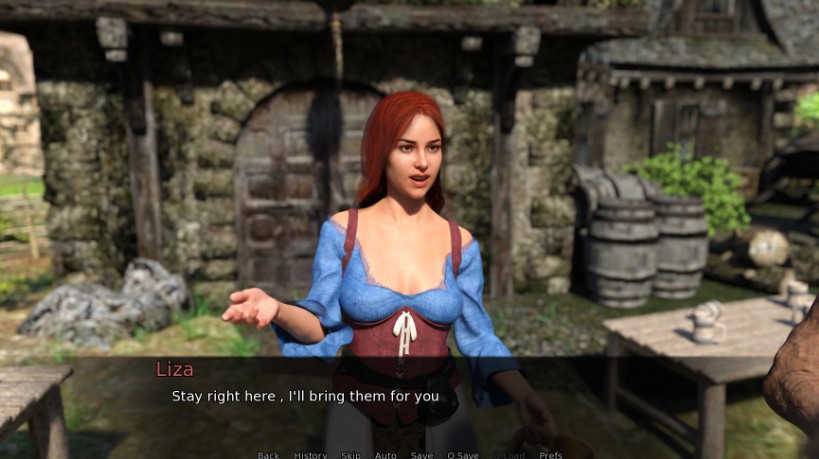Viewport: 819px width, 459px height.
Task: Turn on Auto advance
Action: point(385,455)
